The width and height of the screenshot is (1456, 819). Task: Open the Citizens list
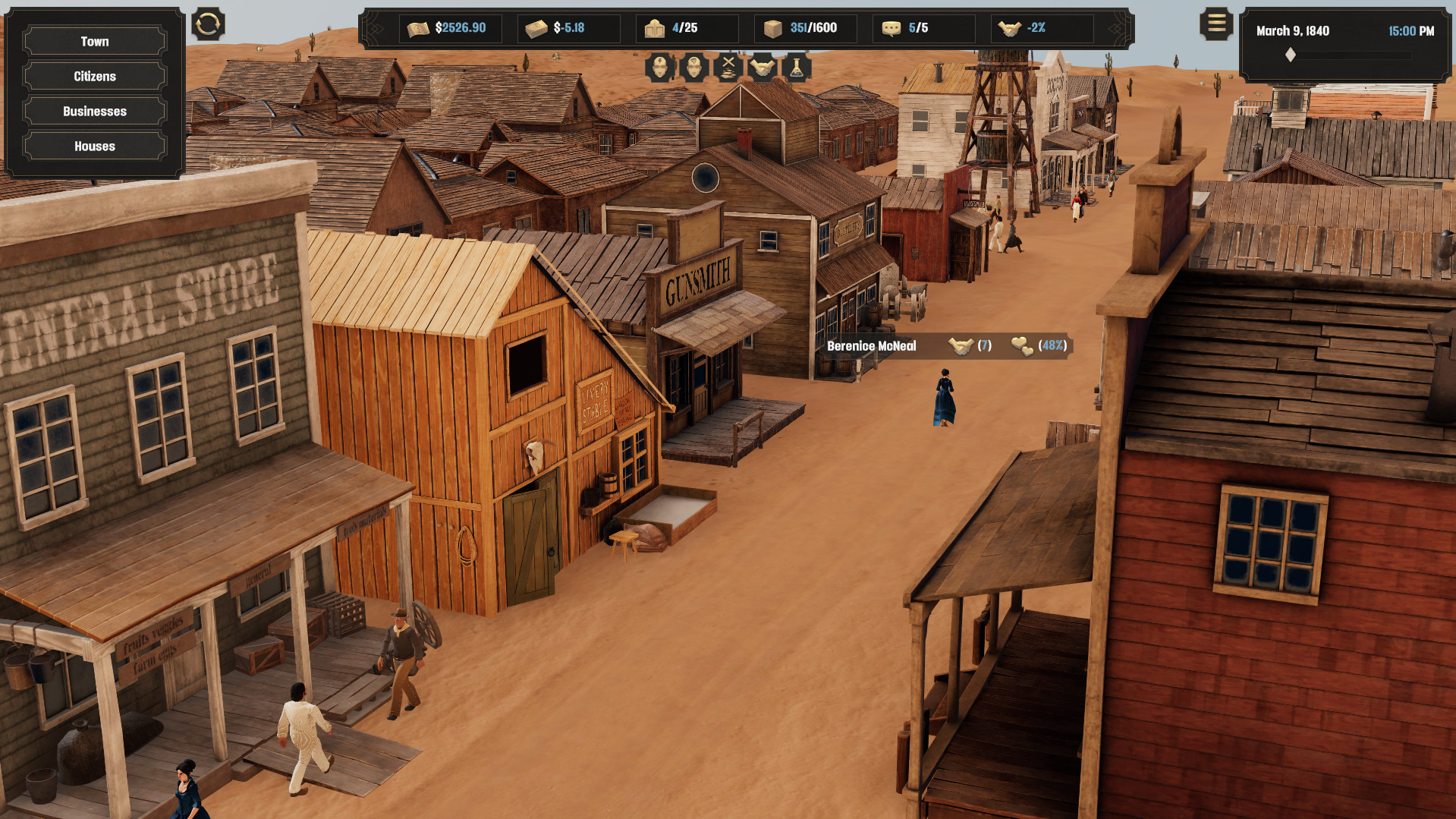click(95, 77)
